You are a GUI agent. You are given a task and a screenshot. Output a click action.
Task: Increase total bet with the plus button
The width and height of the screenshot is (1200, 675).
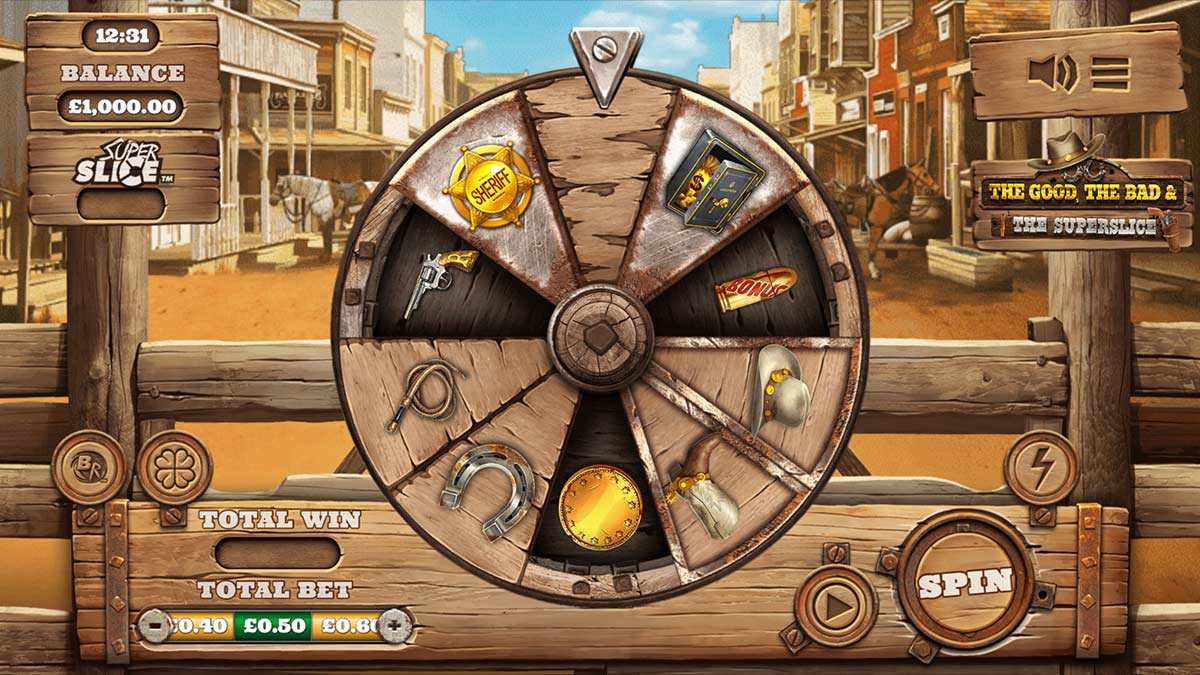click(x=395, y=626)
